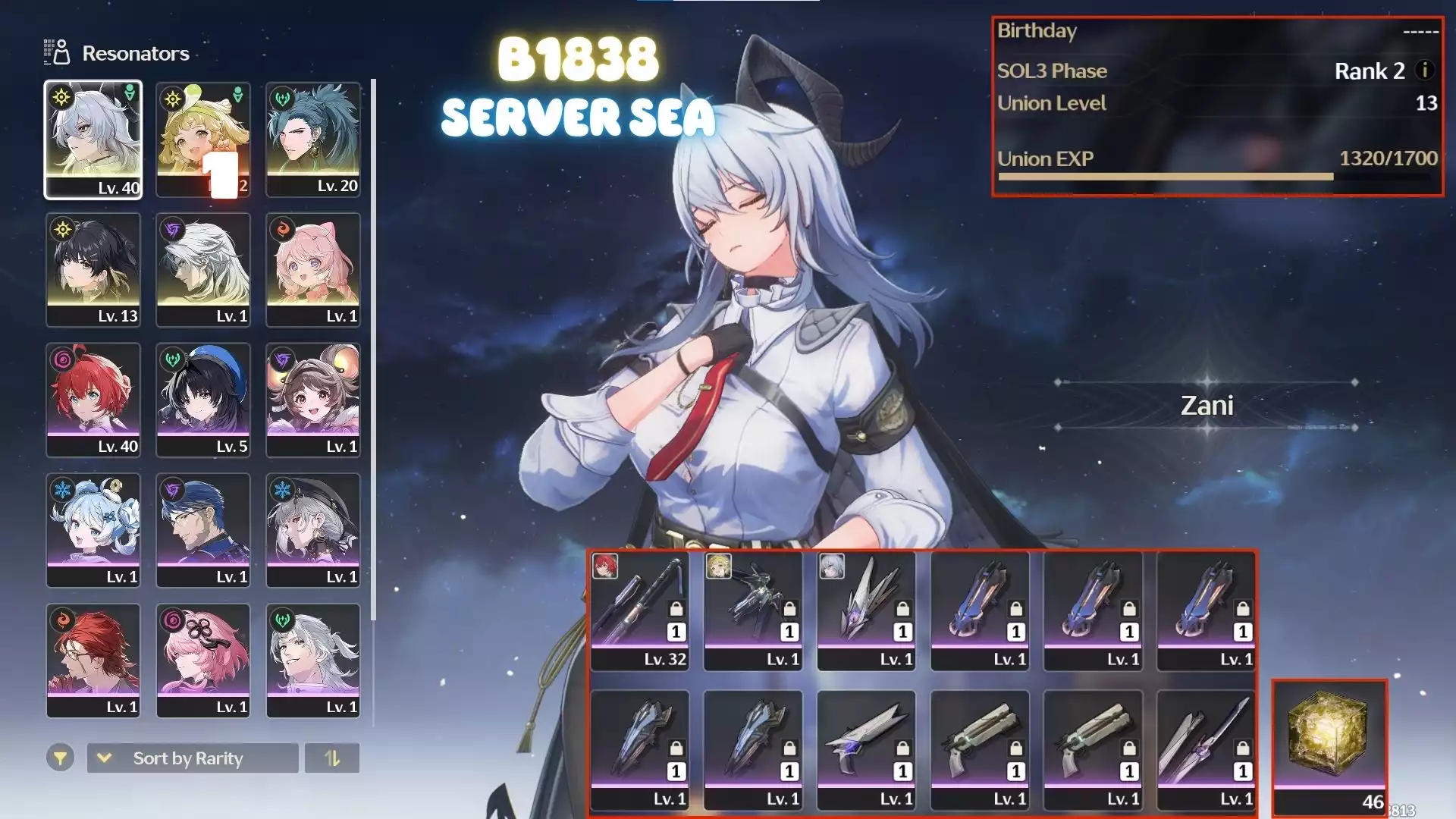
Task: Pick the grey-haired black-hat resonator portrait
Action: pos(313,531)
